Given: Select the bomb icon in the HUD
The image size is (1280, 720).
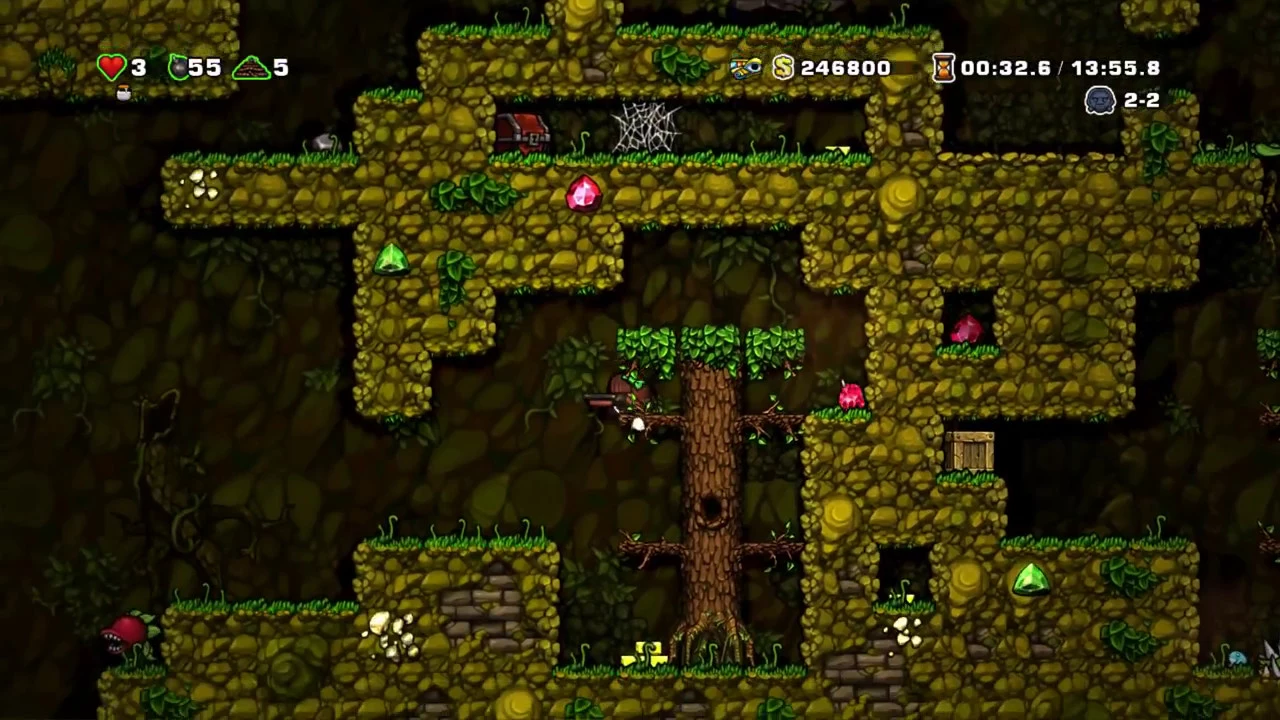Looking at the screenshot, I should click(x=178, y=67).
